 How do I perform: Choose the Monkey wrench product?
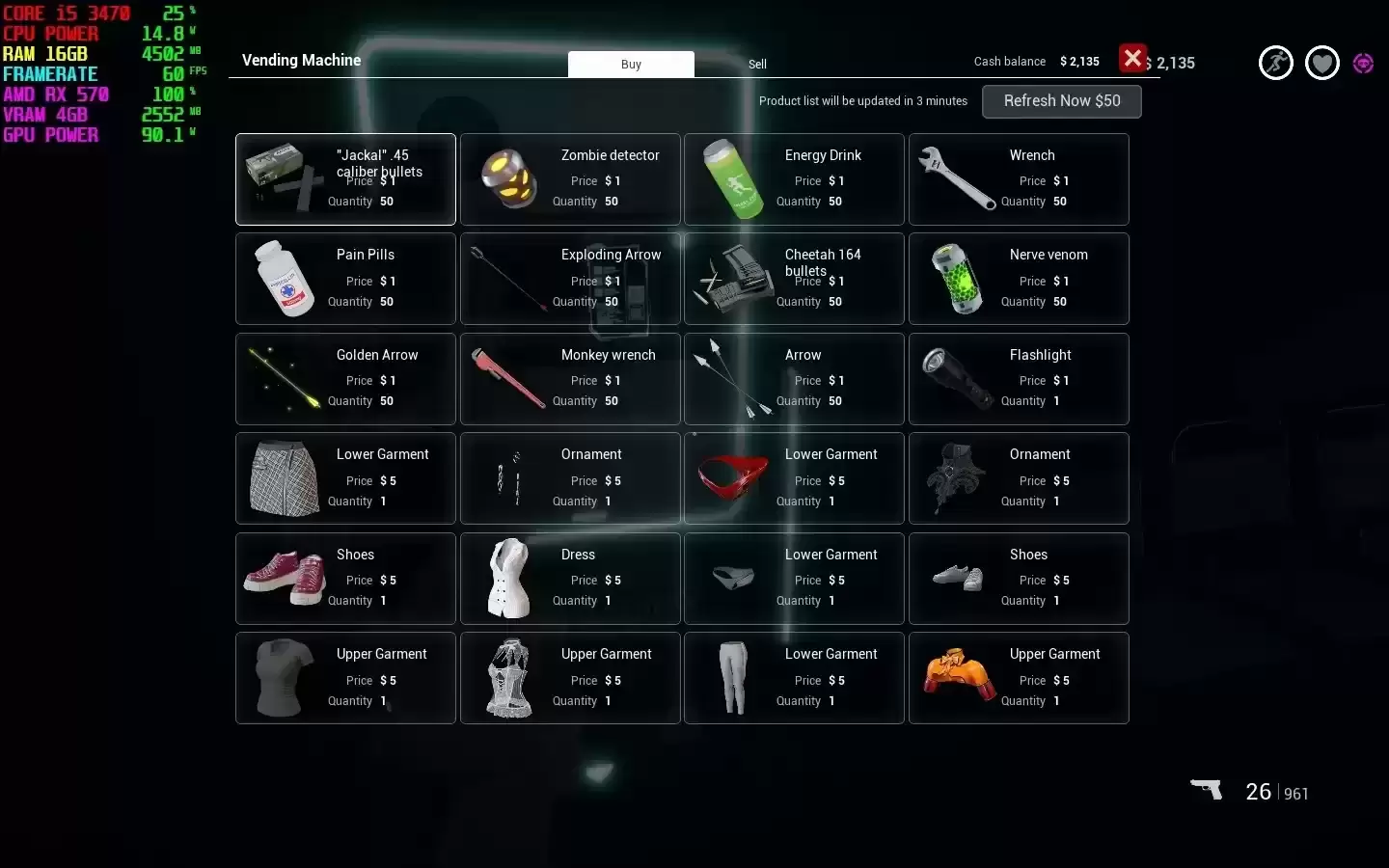pyautogui.click(x=570, y=379)
